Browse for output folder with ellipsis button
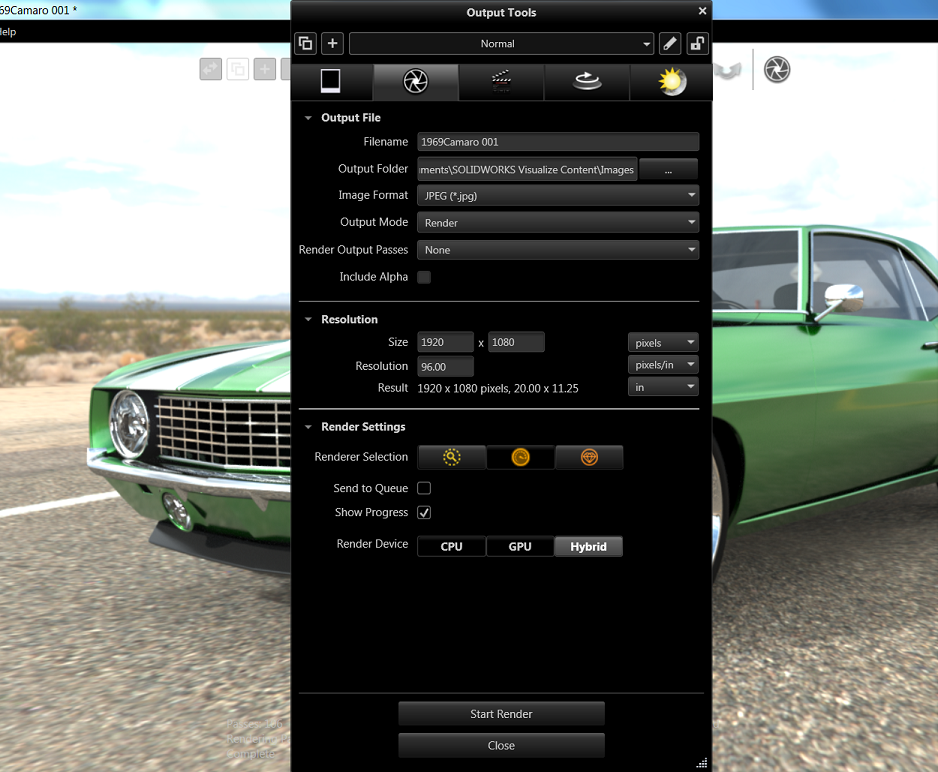The width and height of the screenshot is (938, 772). click(x=668, y=169)
